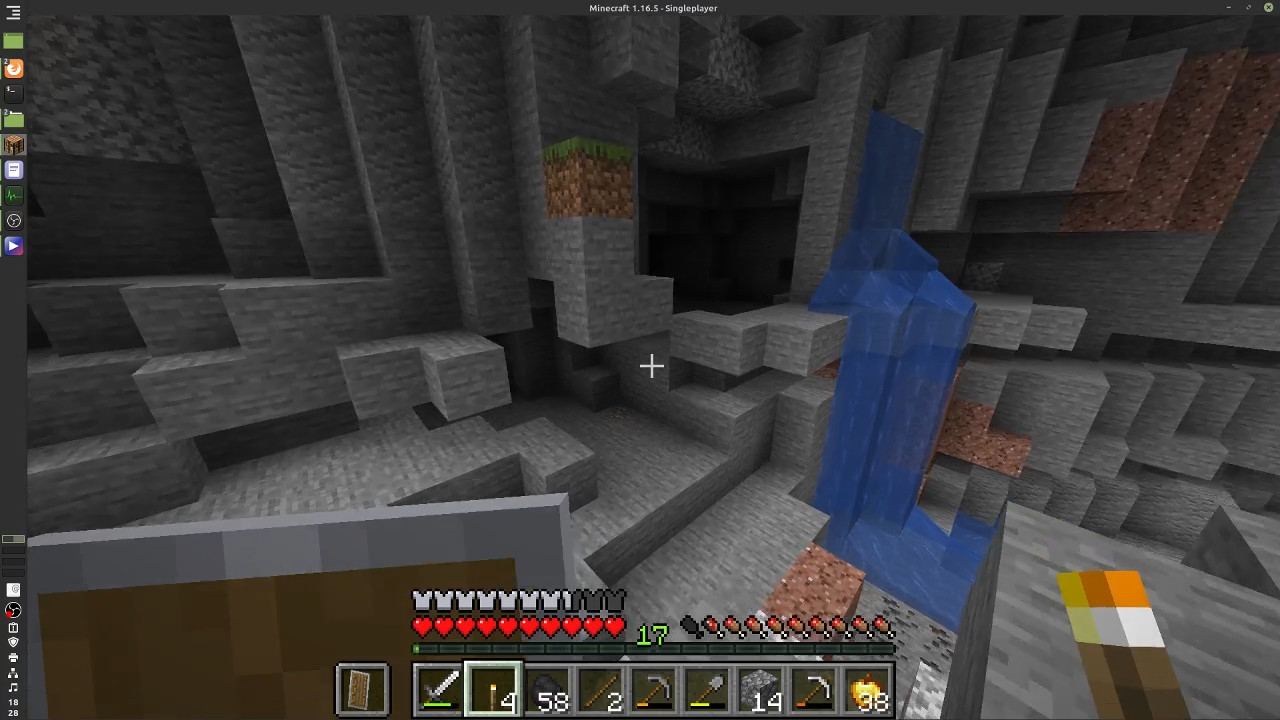The image size is (1280, 720).
Task: Open Firefox from the desktop dock
Action: pyautogui.click(x=13, y=68)
